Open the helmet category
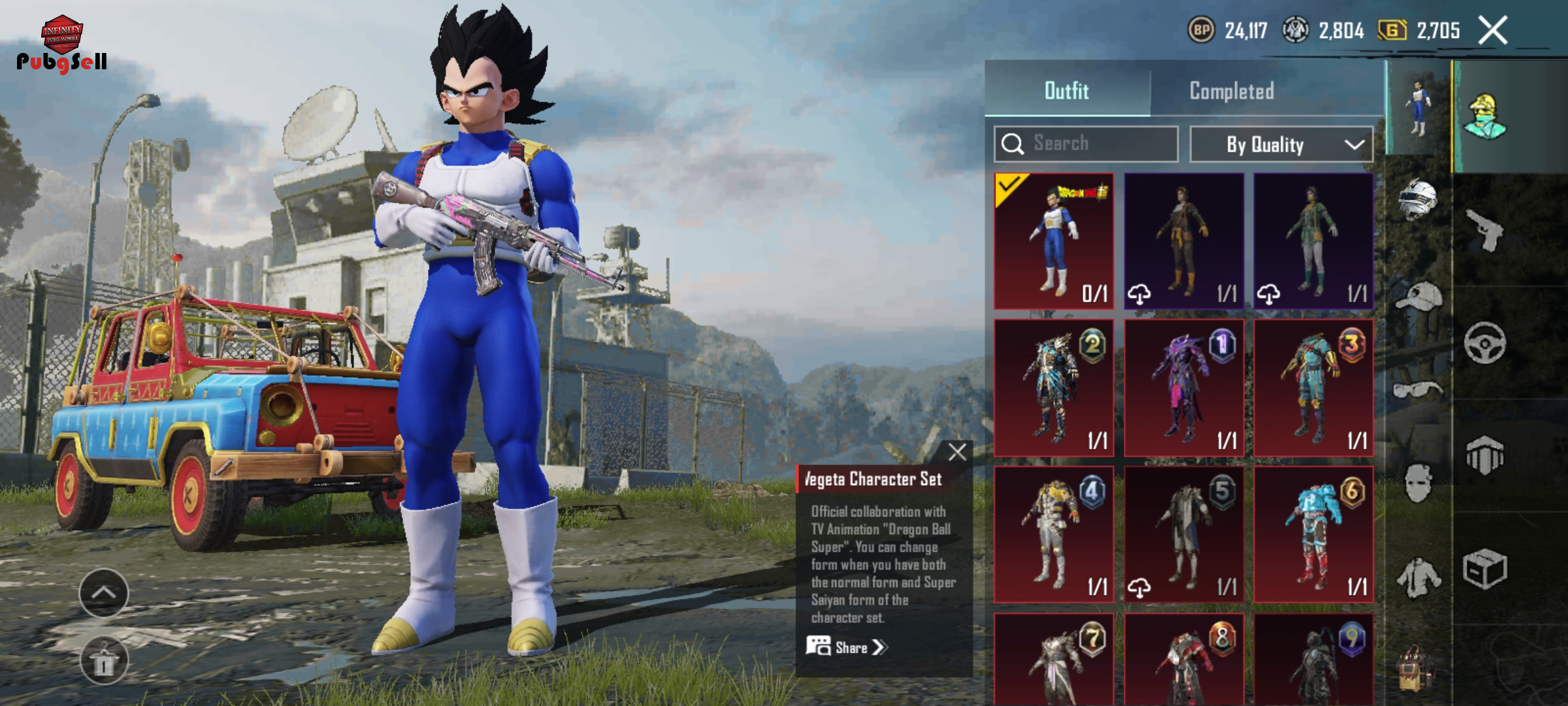Image resolution: width=1568 pixels, height=706 pixels. [1418, 198]
